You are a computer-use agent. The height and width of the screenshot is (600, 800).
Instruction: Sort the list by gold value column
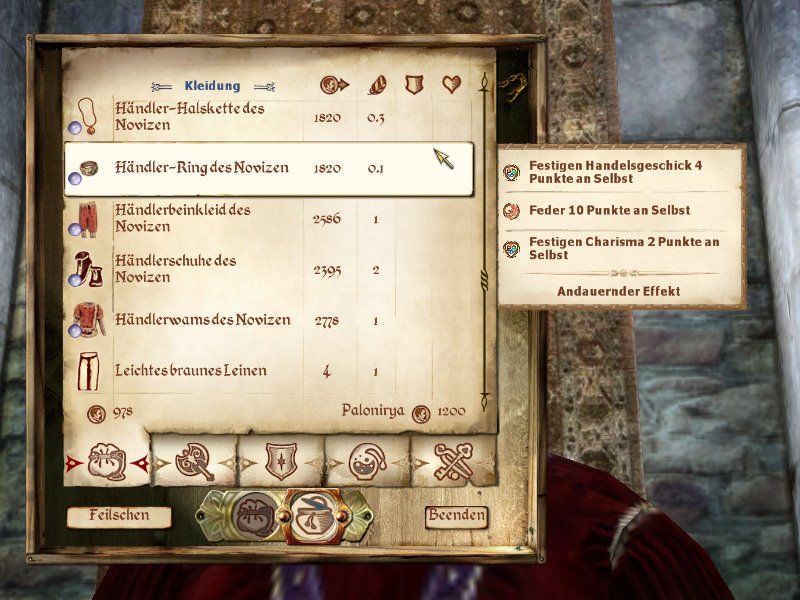[333, 85]
